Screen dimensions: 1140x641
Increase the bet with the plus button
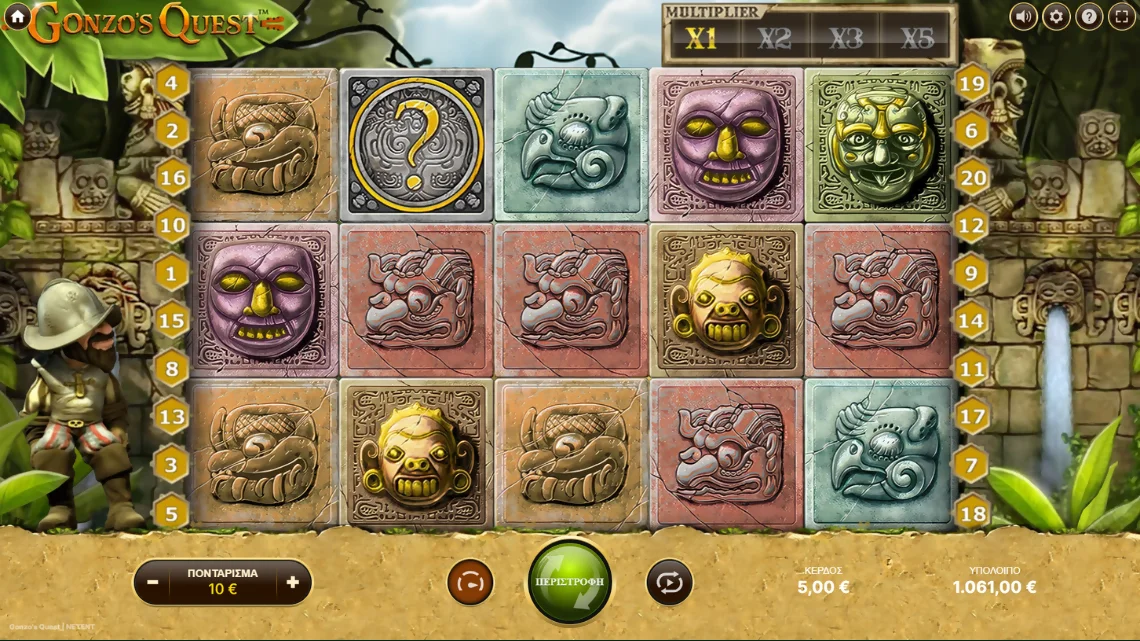292,582
